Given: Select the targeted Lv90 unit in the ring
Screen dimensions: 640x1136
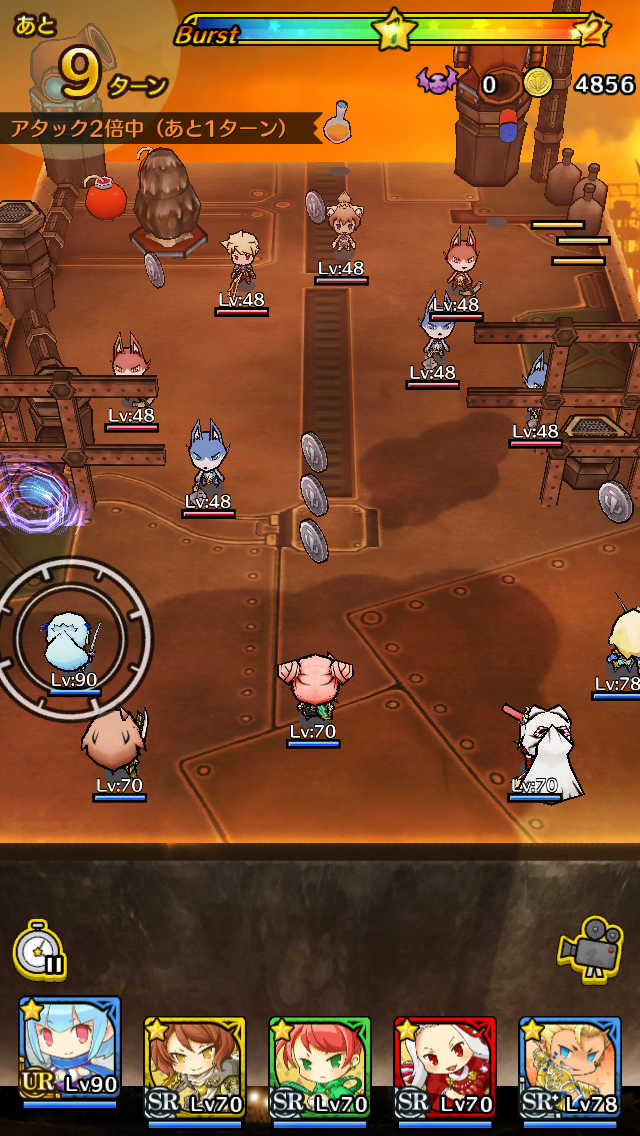Looking at the screenshot, I should 73,642.
